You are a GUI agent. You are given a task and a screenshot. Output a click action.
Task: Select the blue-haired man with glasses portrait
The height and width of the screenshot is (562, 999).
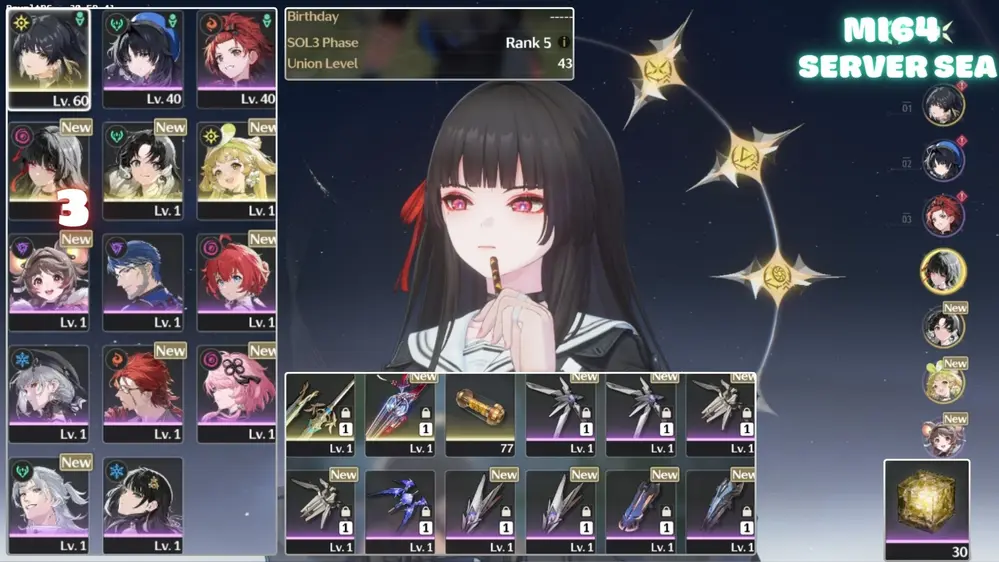143,281
